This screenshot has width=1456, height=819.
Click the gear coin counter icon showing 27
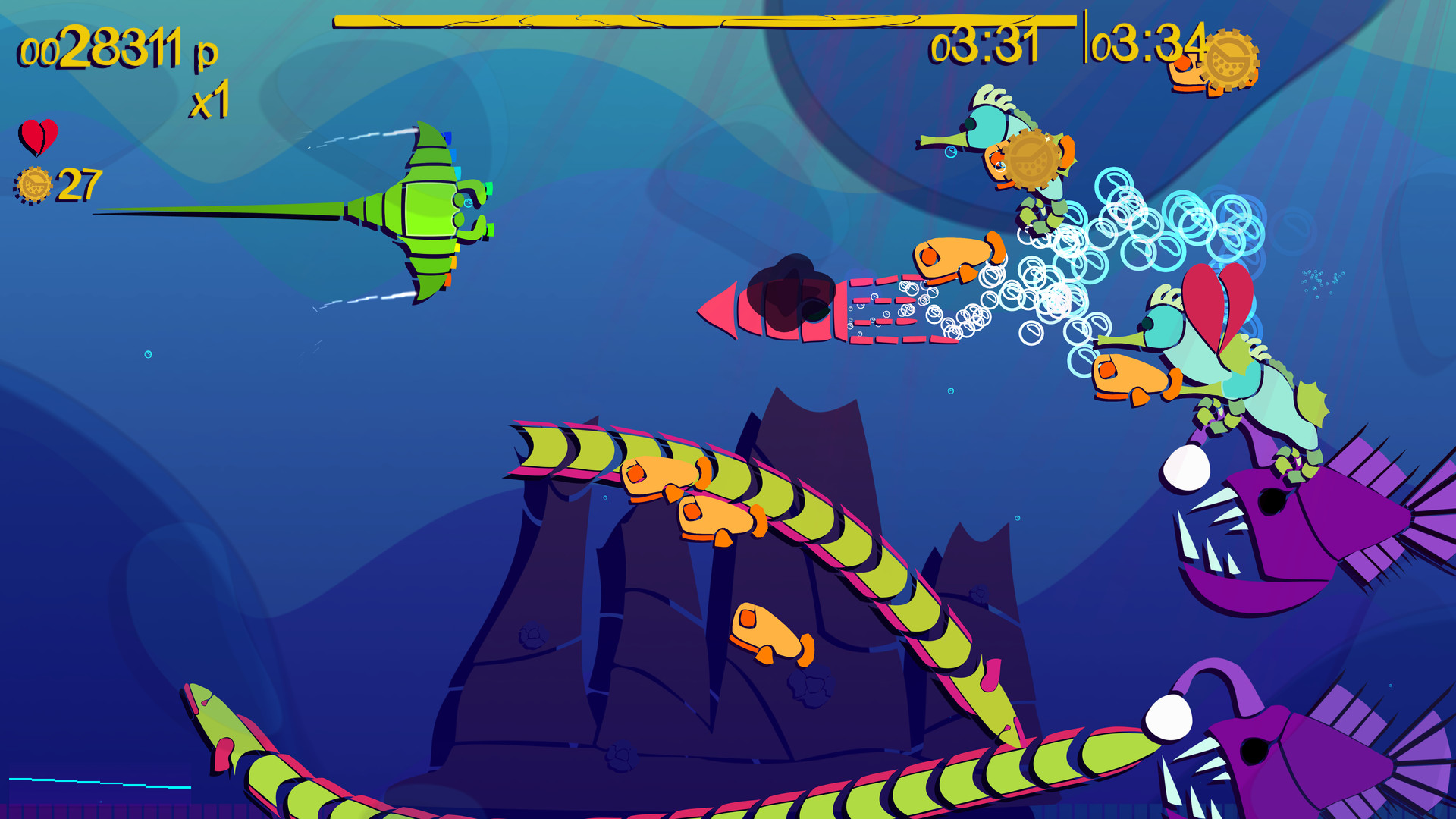(34, 182)
